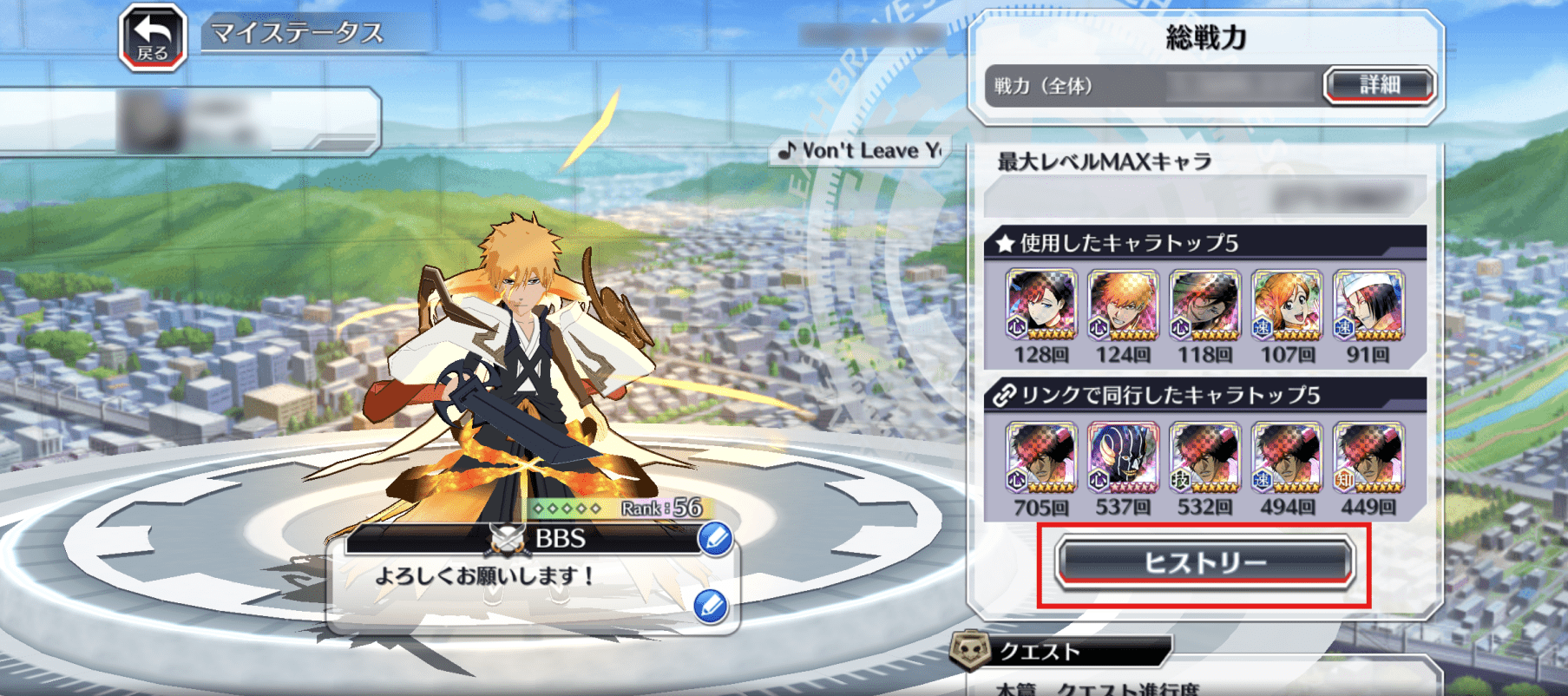
Task: Select the used character with 91回
Action: click(x=1368, y=305)
